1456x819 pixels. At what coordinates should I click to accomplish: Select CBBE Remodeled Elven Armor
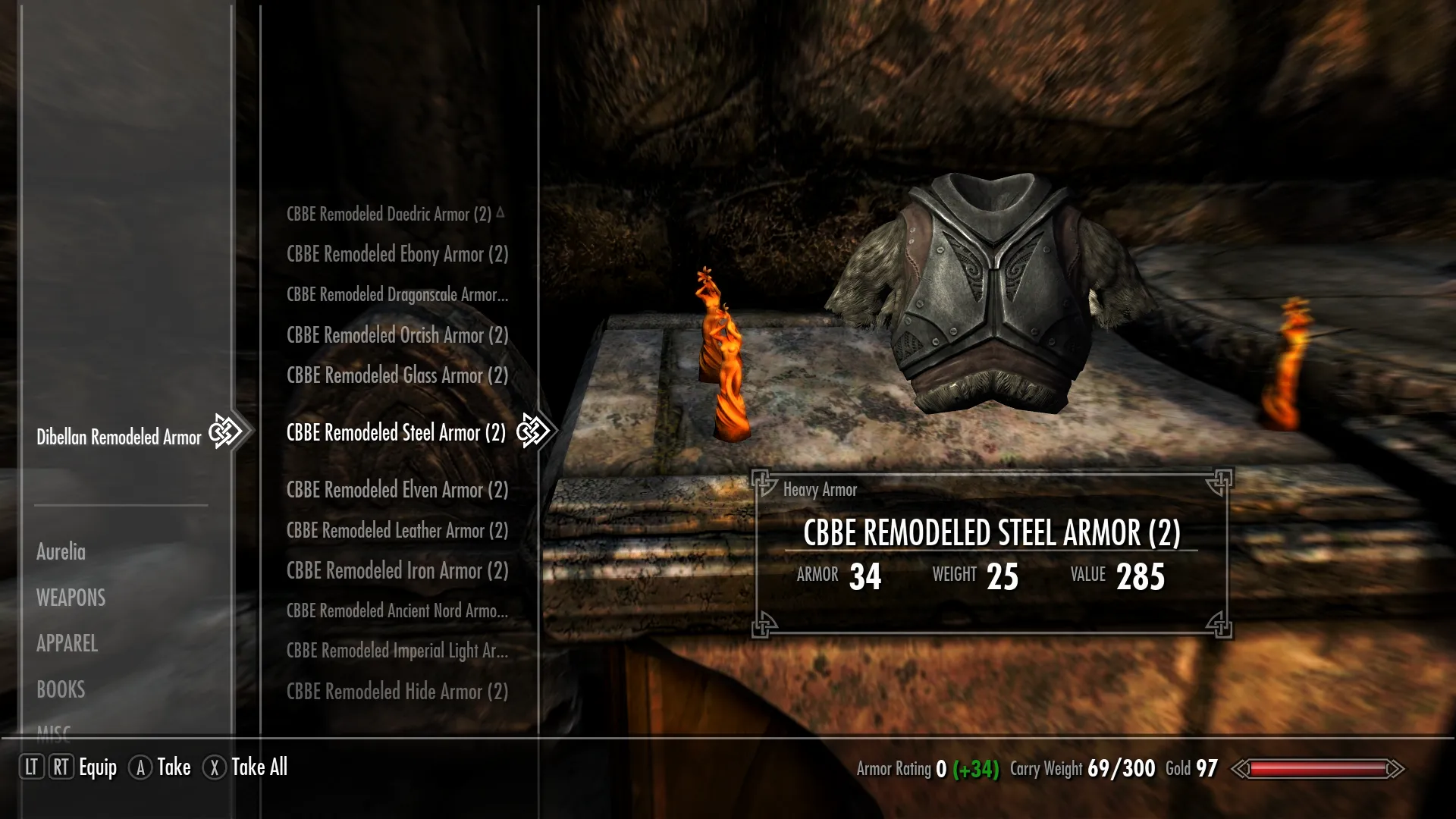(x=397, y=491)
